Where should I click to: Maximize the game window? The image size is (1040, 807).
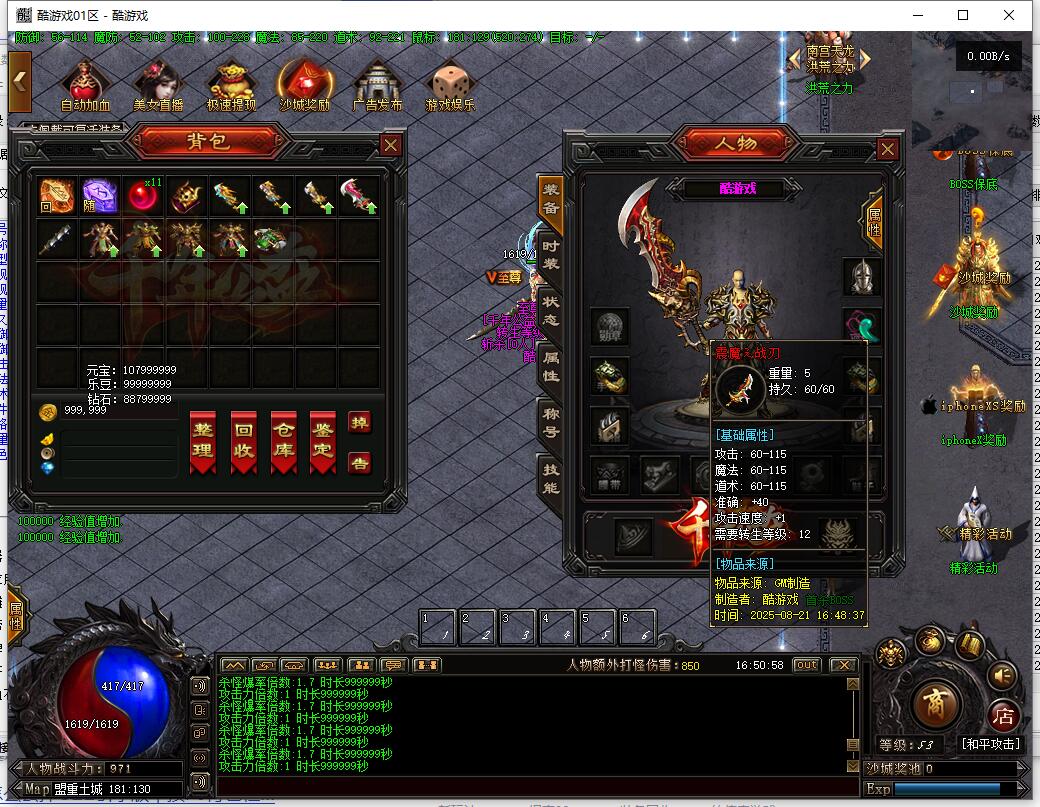click(x=963, y=15)
